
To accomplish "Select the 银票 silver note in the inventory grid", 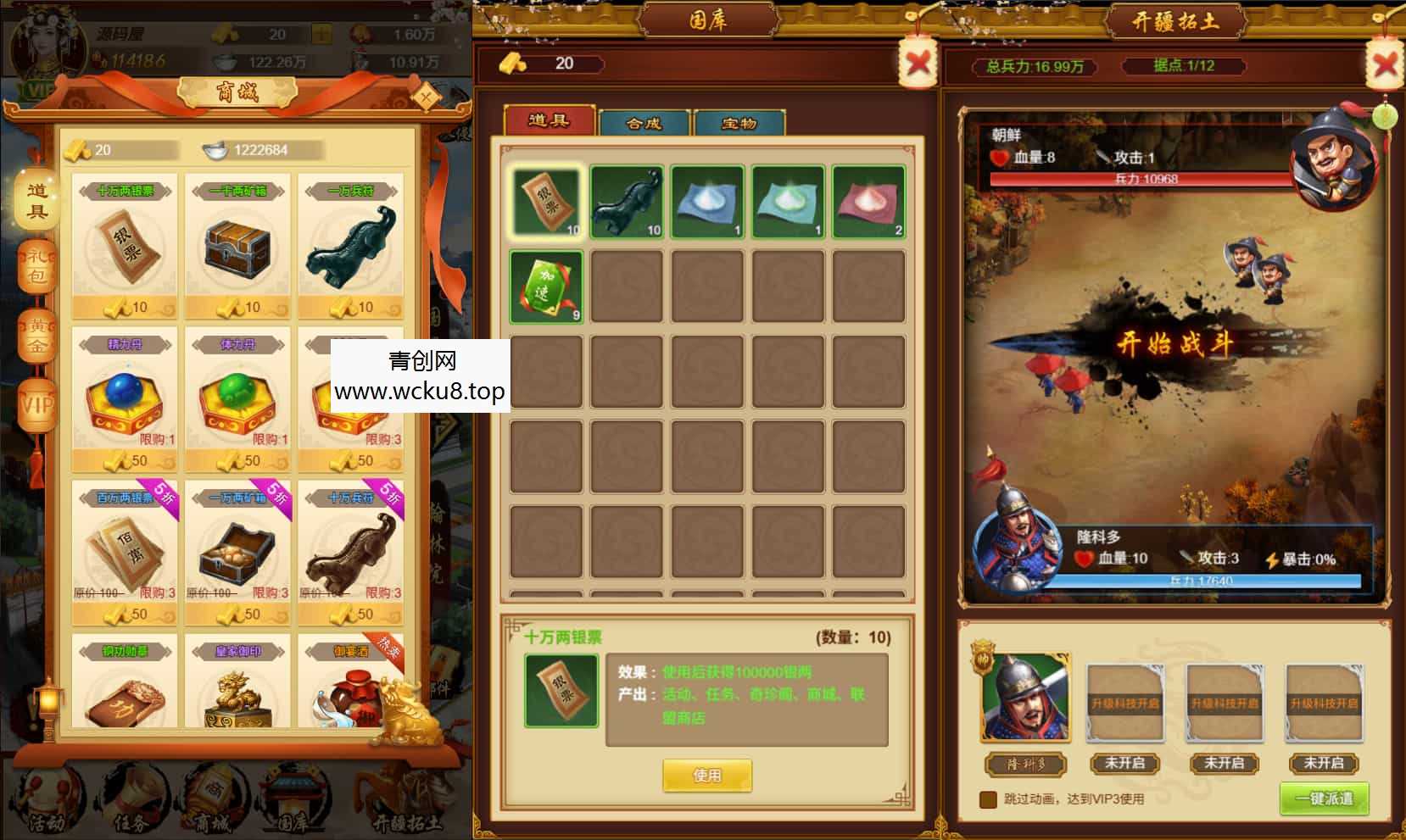I will point(545,203).
